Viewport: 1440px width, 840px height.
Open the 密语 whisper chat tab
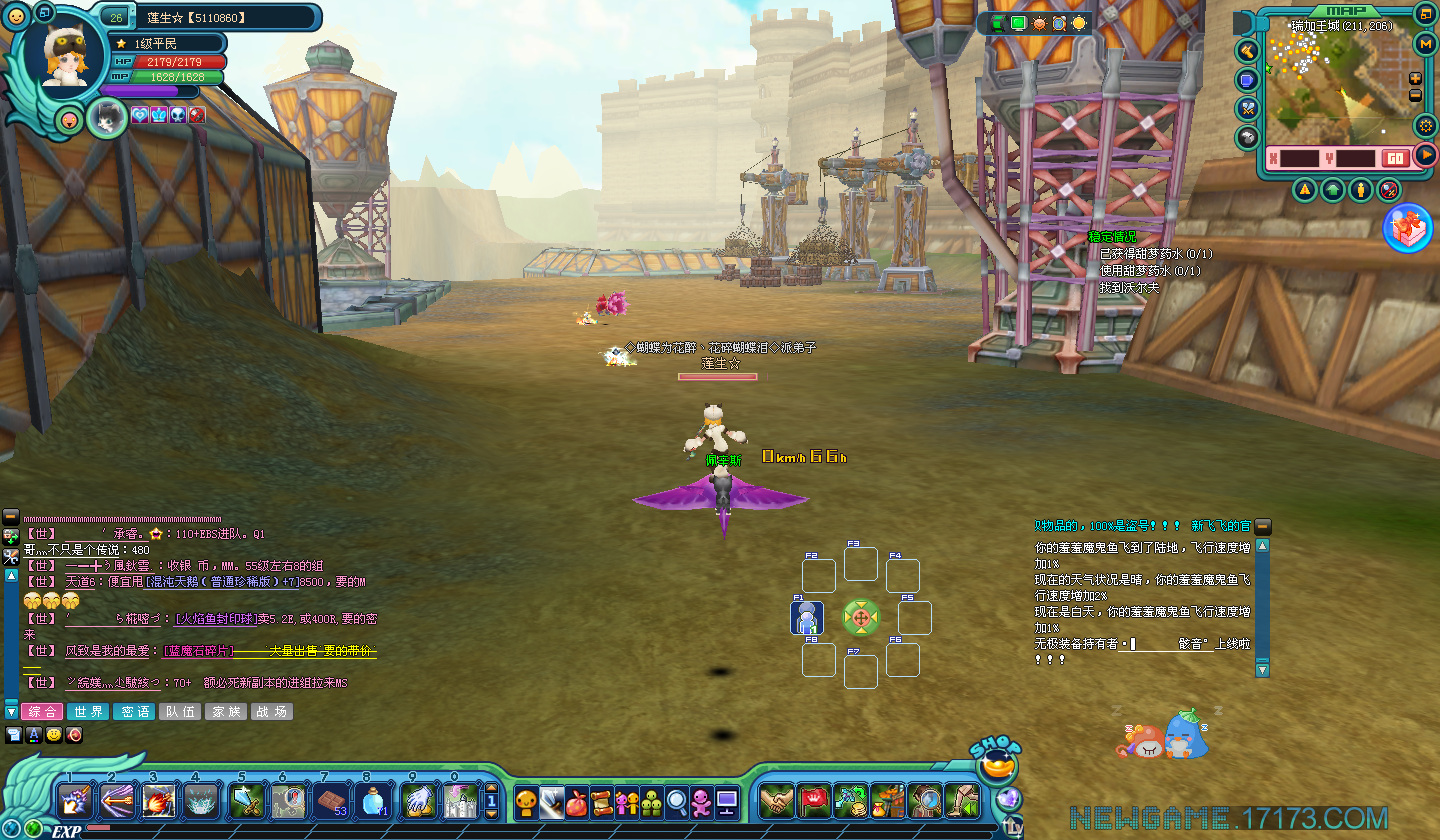[x=133, y=711]
